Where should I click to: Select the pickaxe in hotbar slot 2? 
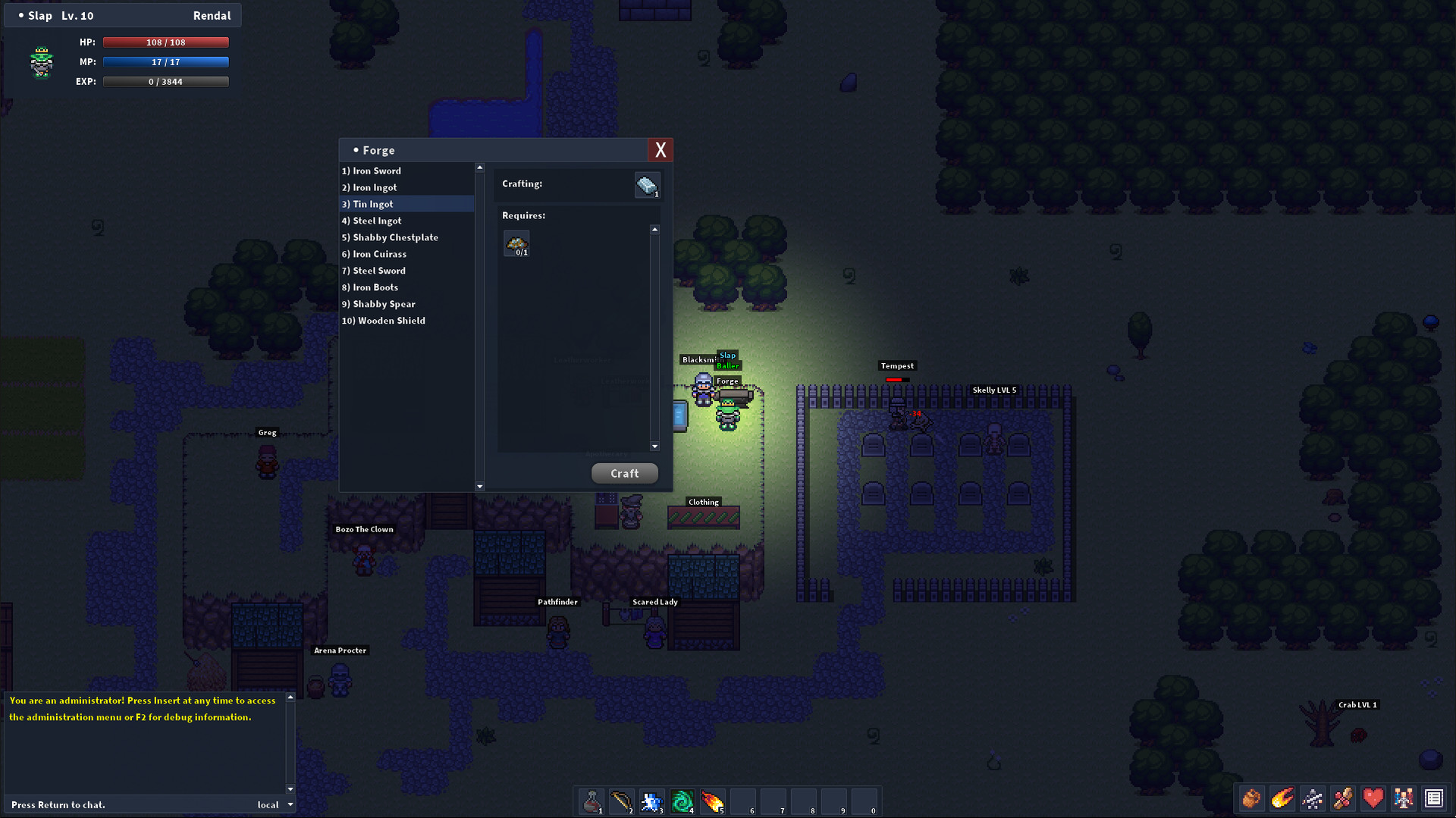pos(621,801)
